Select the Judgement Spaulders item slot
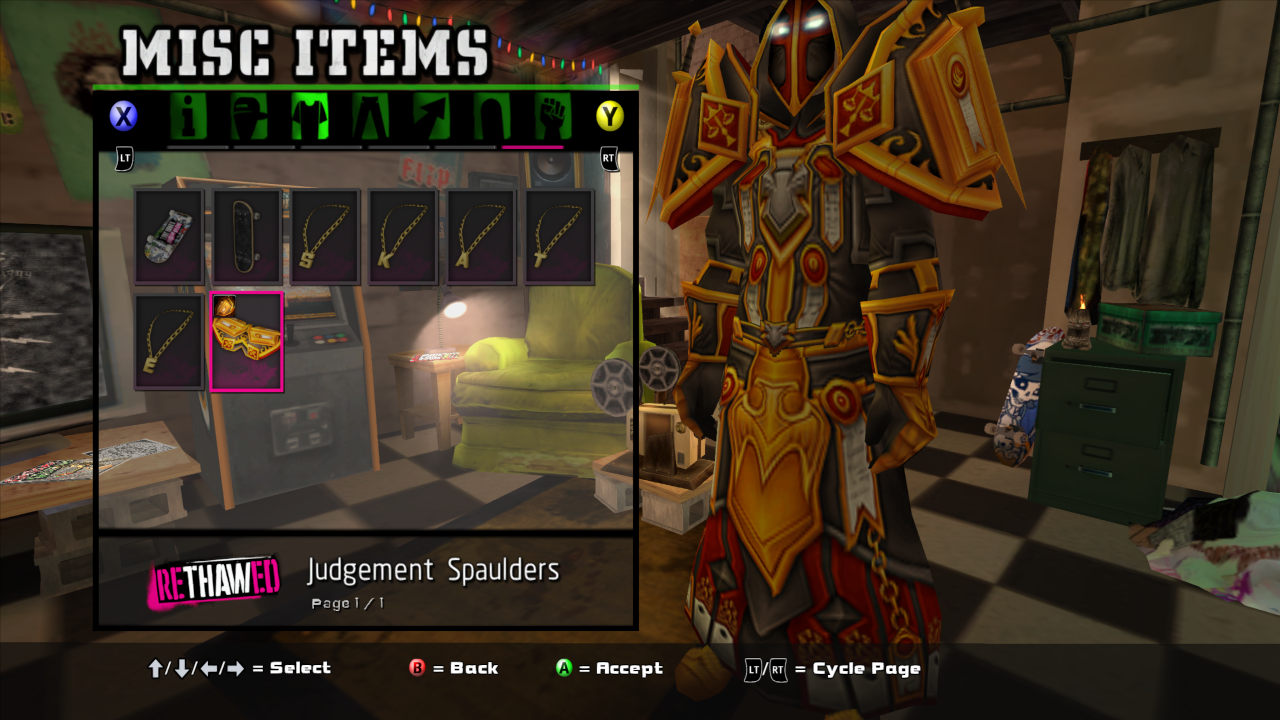 point(247,341)
